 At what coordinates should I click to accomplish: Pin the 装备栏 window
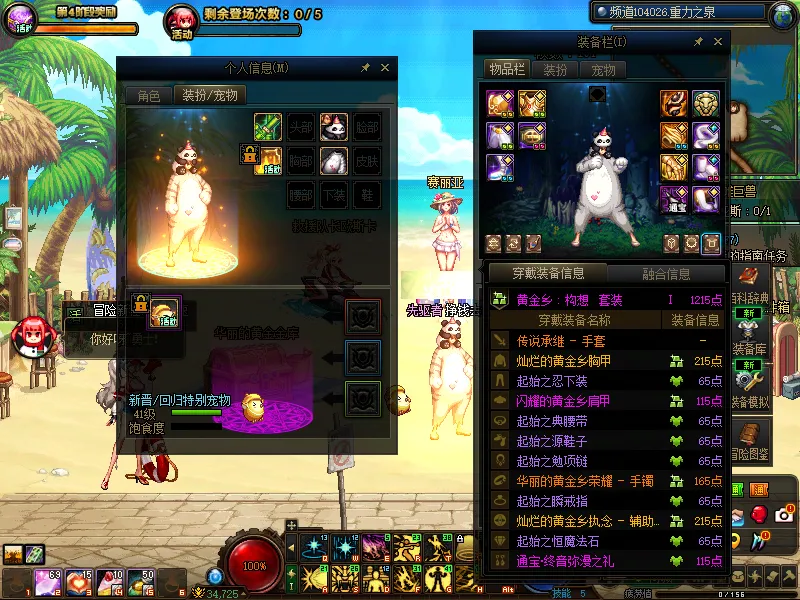[x=697, y=42]
